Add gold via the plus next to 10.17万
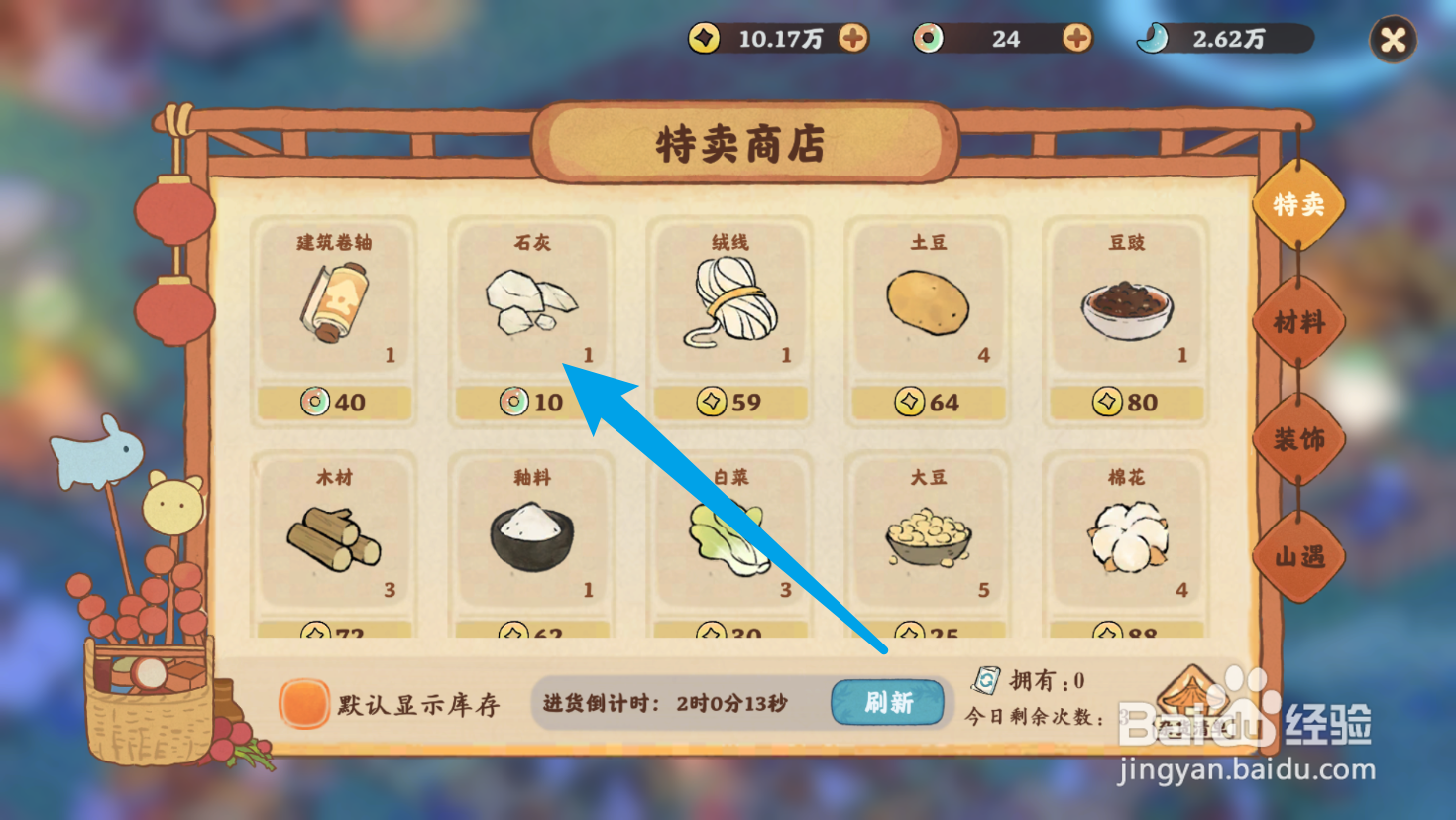Screen dimensions: 1456x820 pos(854,40)
